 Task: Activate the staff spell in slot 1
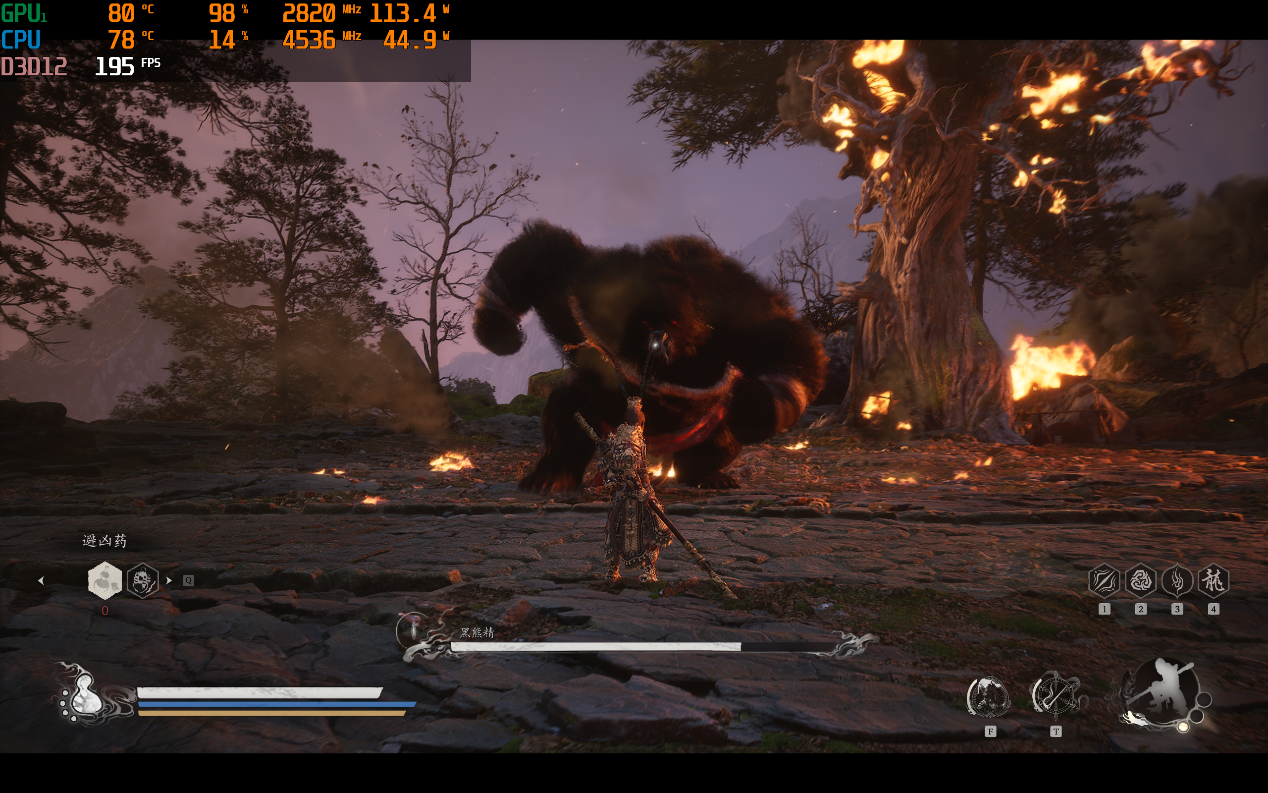1104,580
